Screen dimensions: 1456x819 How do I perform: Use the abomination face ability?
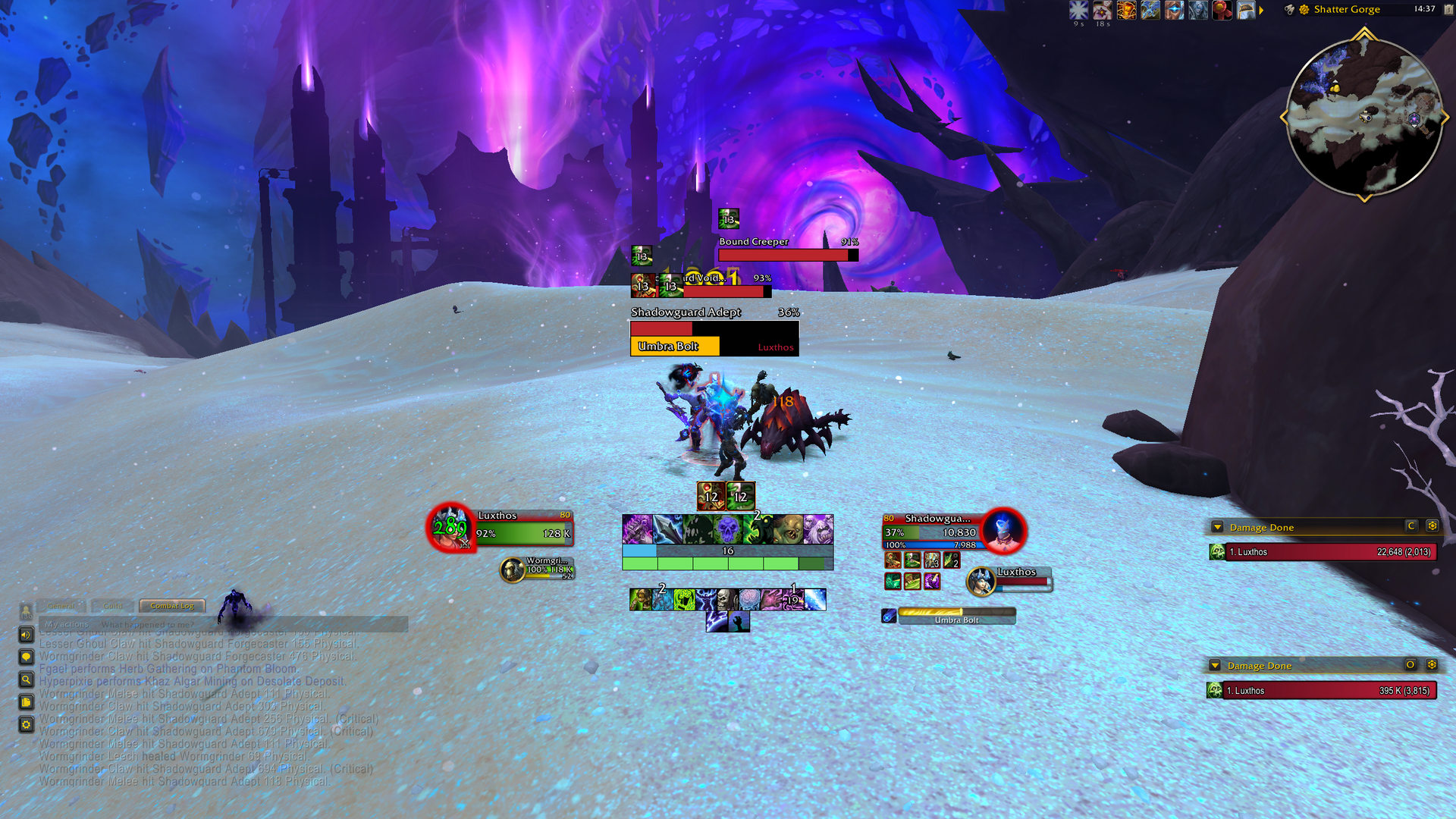point(789,529)
